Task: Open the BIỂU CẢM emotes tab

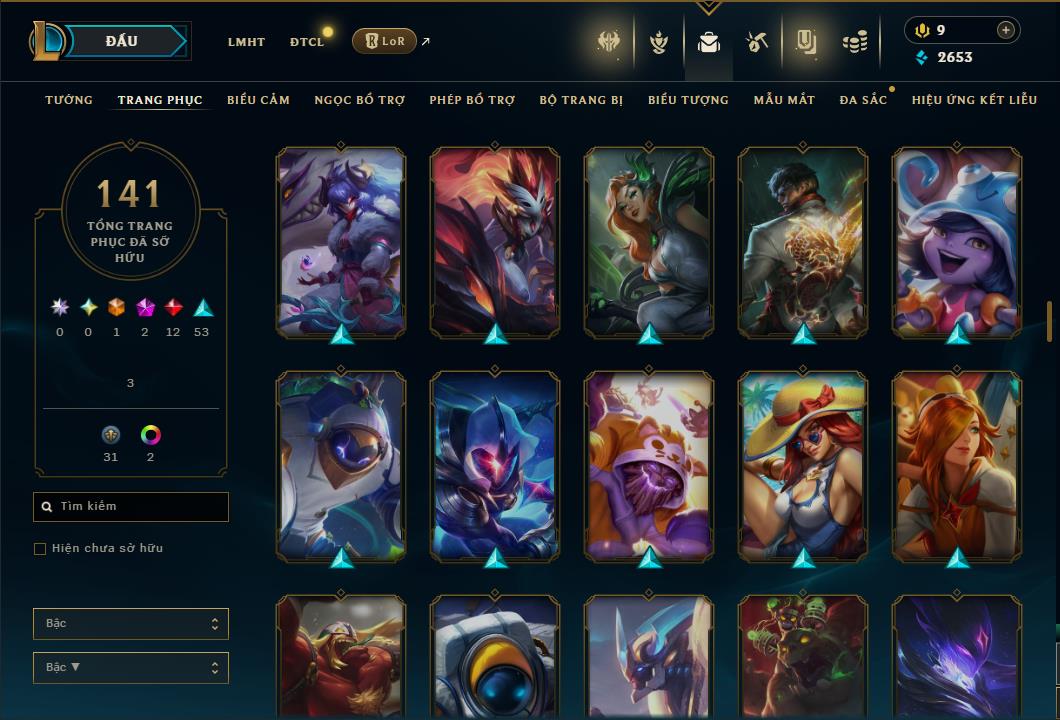Action: pos(258,100)
